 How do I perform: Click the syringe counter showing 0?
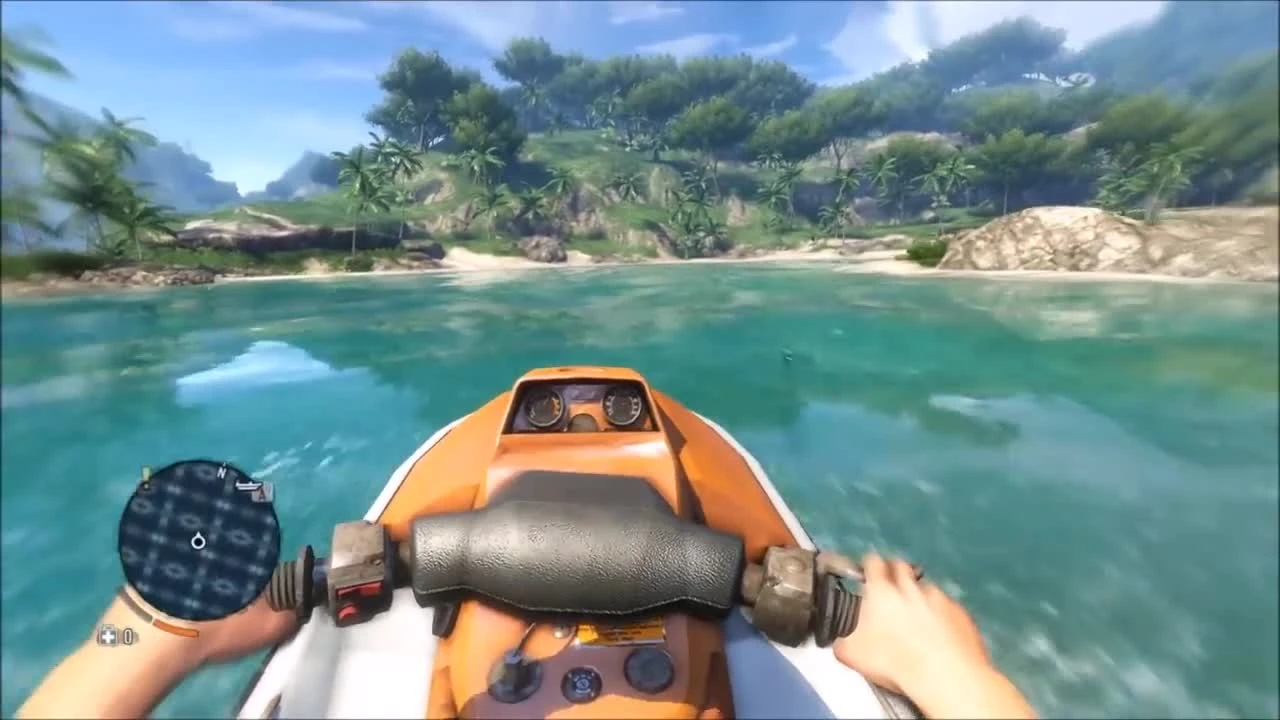pyautogui.click(x=128, y=635)
